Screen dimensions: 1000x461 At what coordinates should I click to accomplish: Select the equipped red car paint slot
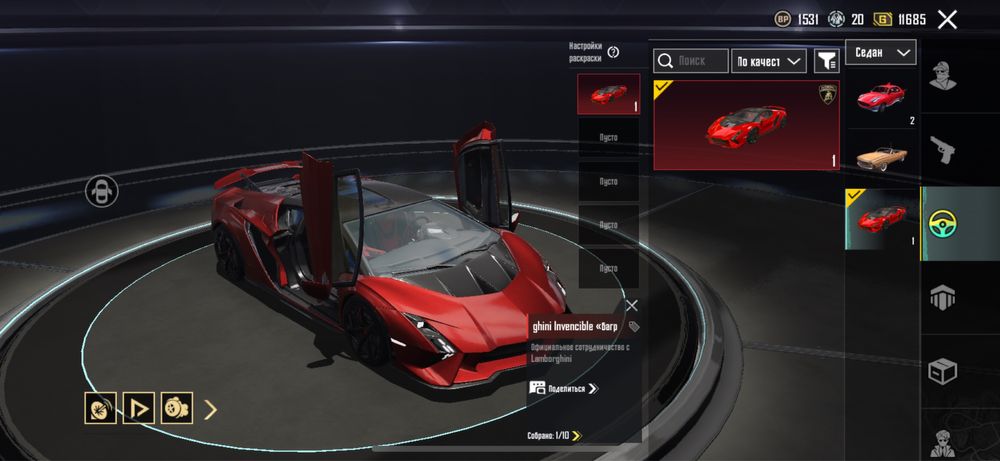pos(607,94)
